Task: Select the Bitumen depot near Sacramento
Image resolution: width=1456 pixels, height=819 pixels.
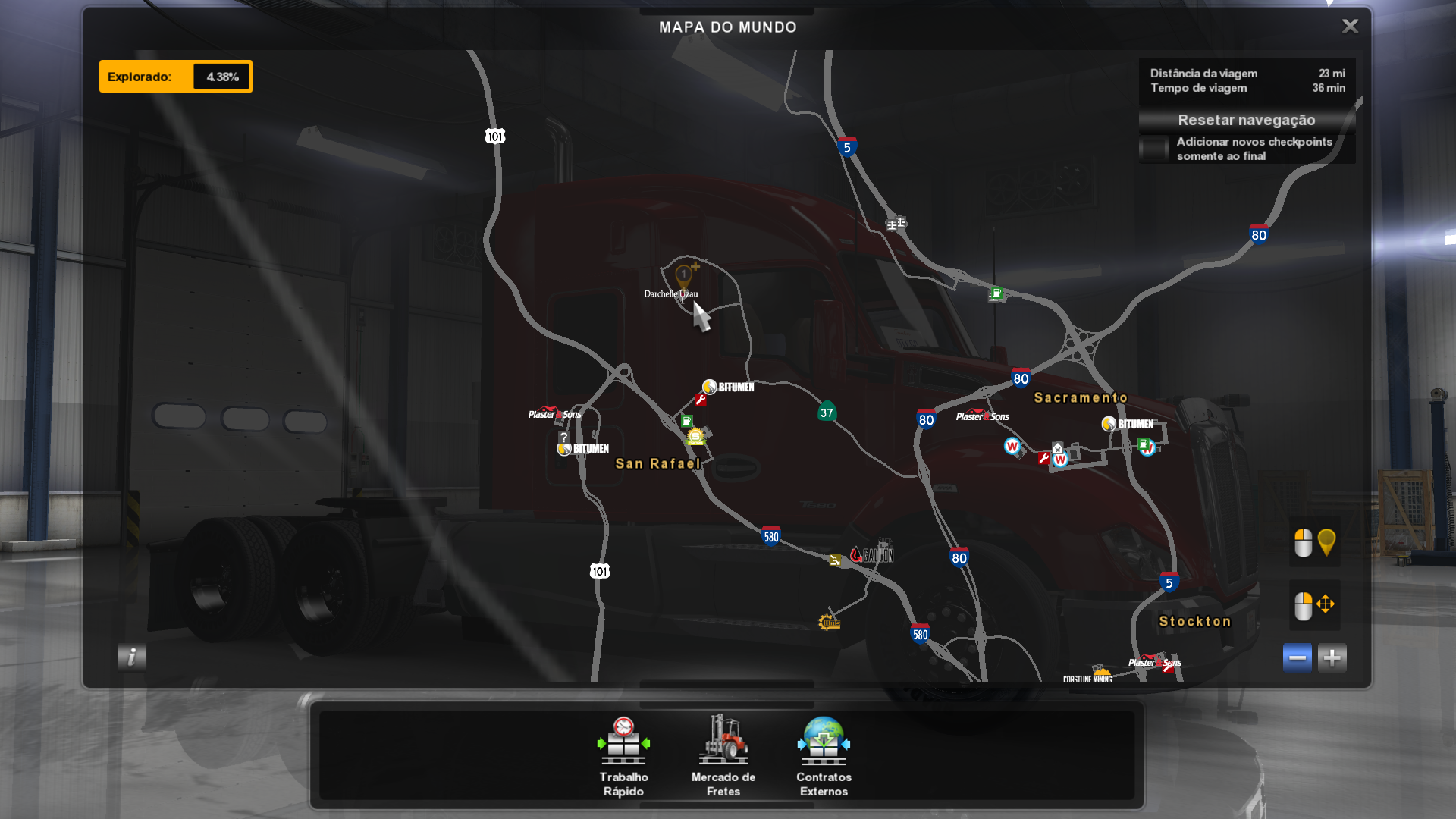Action: click(1128, 424)
